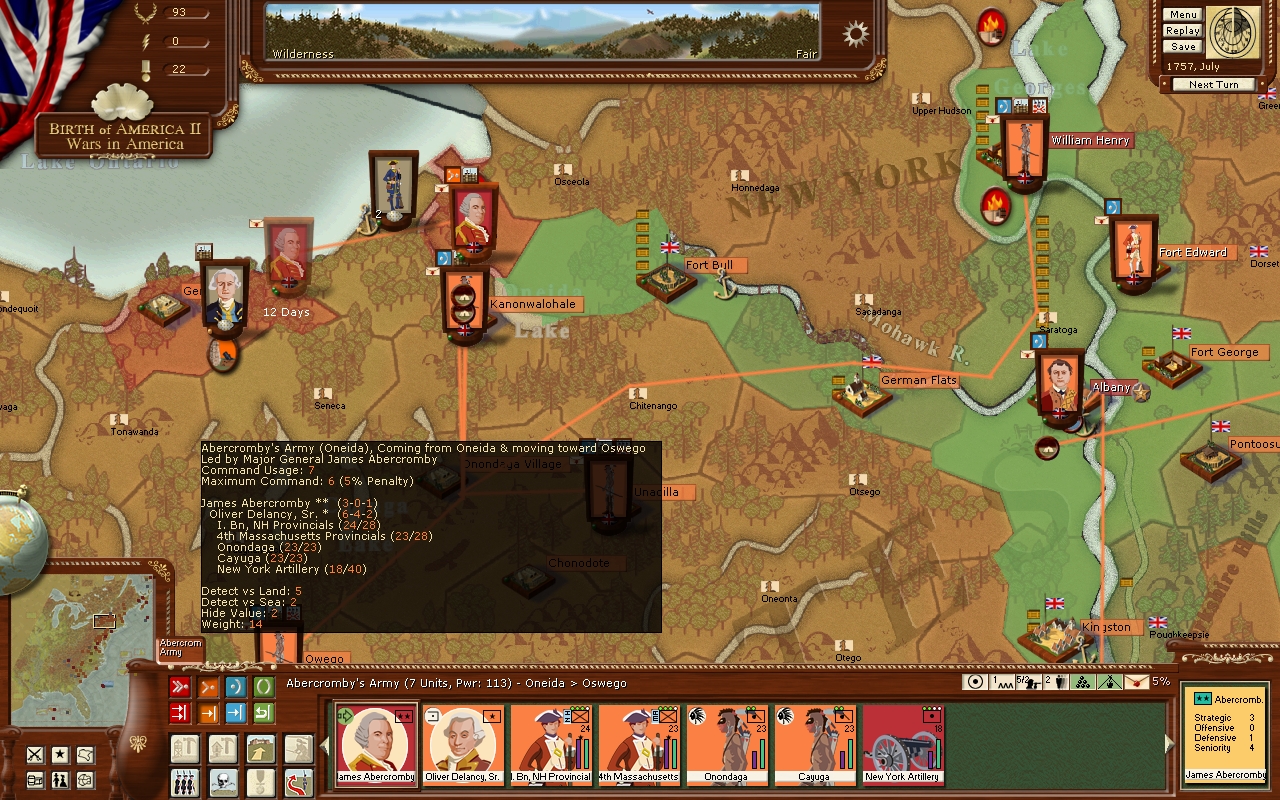Click the Replay button
The height and width of the screenshot is (800, 1280).
point(1182,31)
